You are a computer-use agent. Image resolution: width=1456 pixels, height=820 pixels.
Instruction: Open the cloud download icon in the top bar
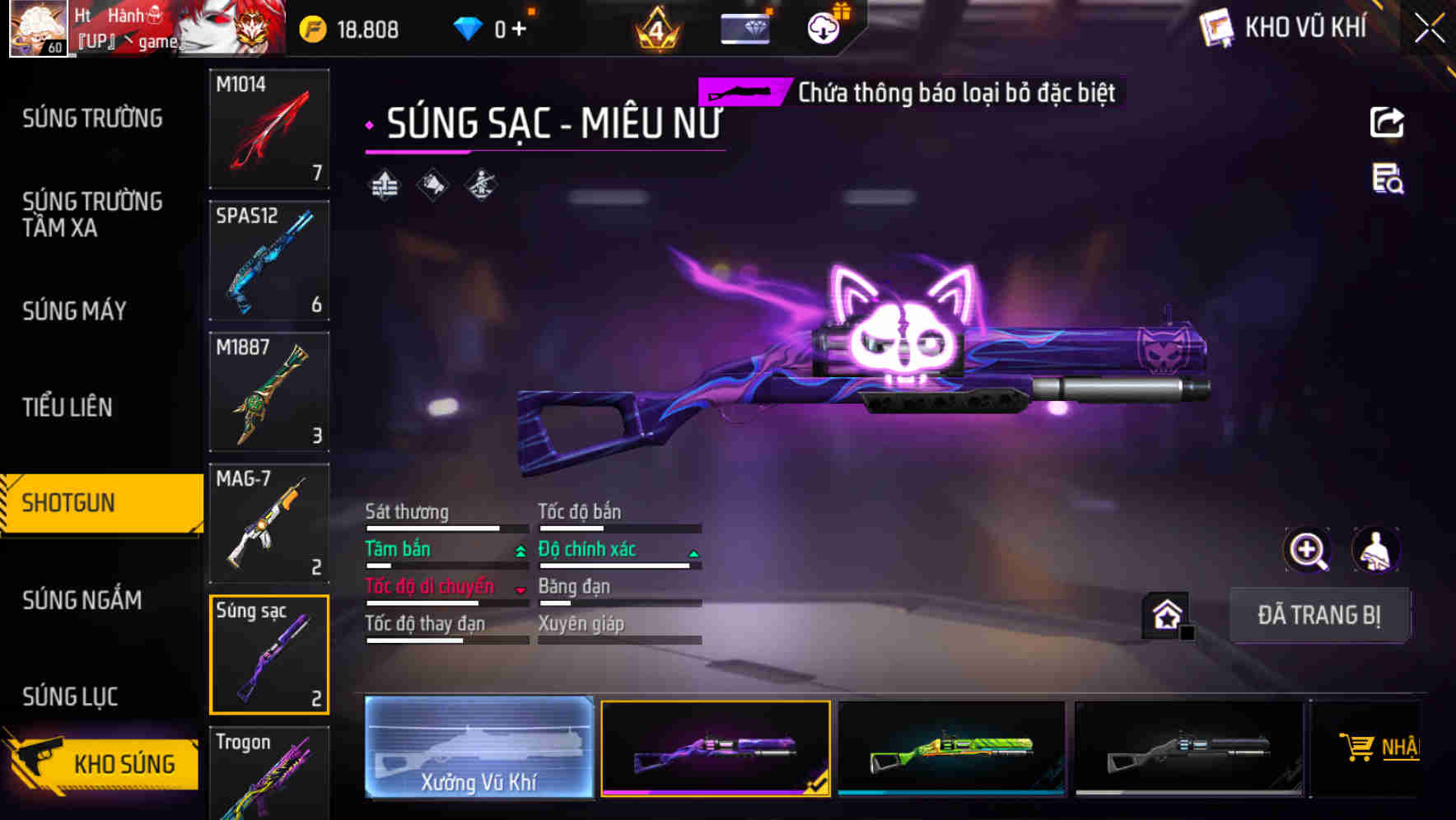[822, 27]
